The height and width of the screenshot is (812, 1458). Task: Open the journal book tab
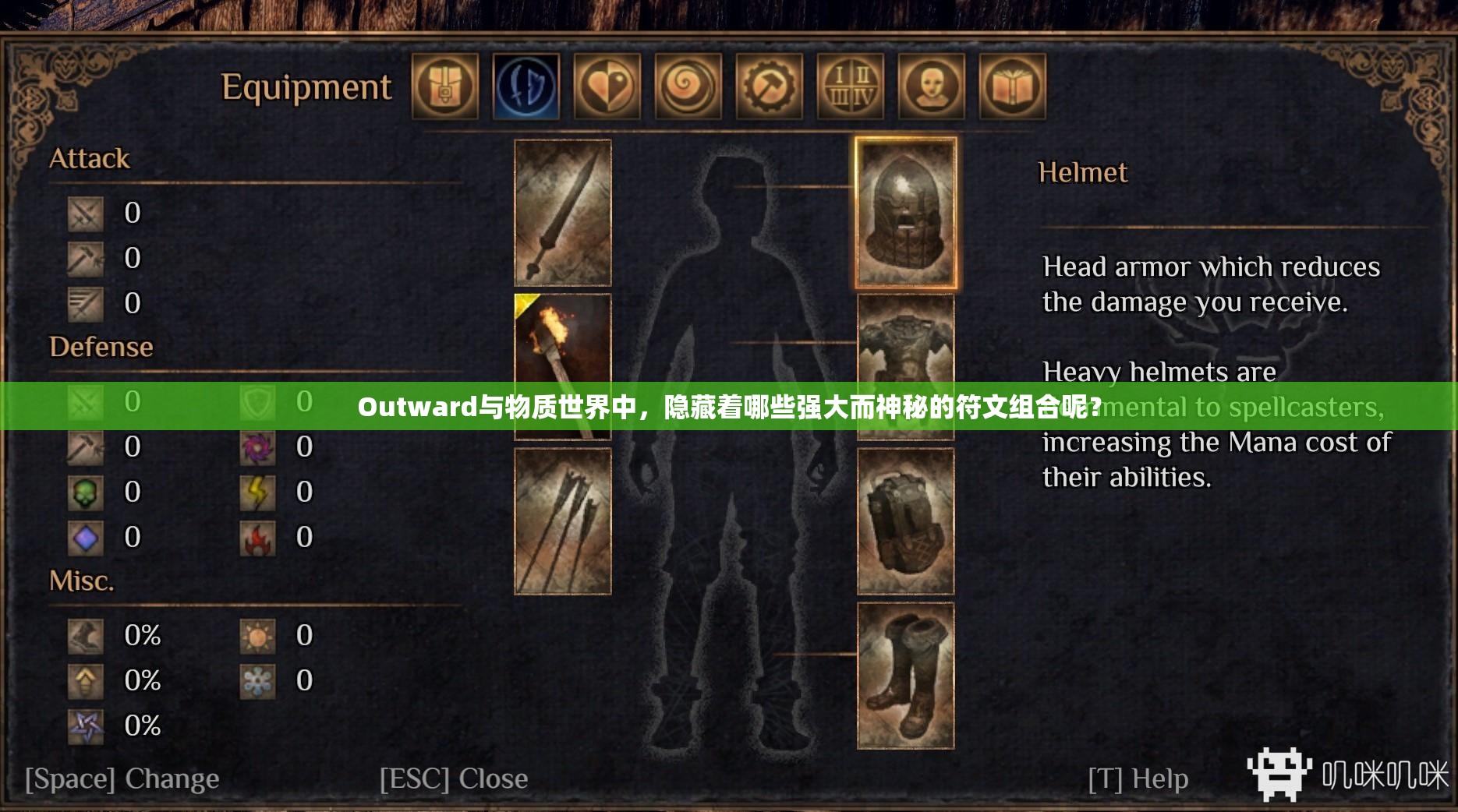1013,88
